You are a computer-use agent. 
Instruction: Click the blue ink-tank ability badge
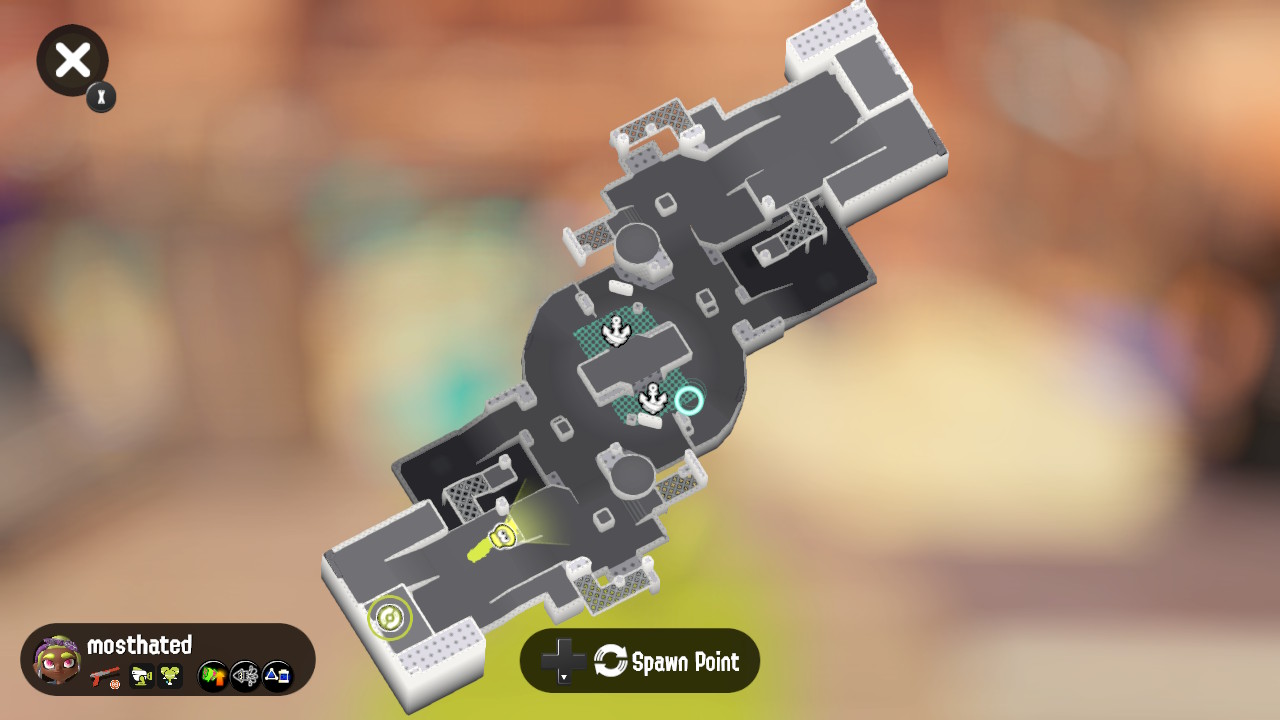click(277, 677)
